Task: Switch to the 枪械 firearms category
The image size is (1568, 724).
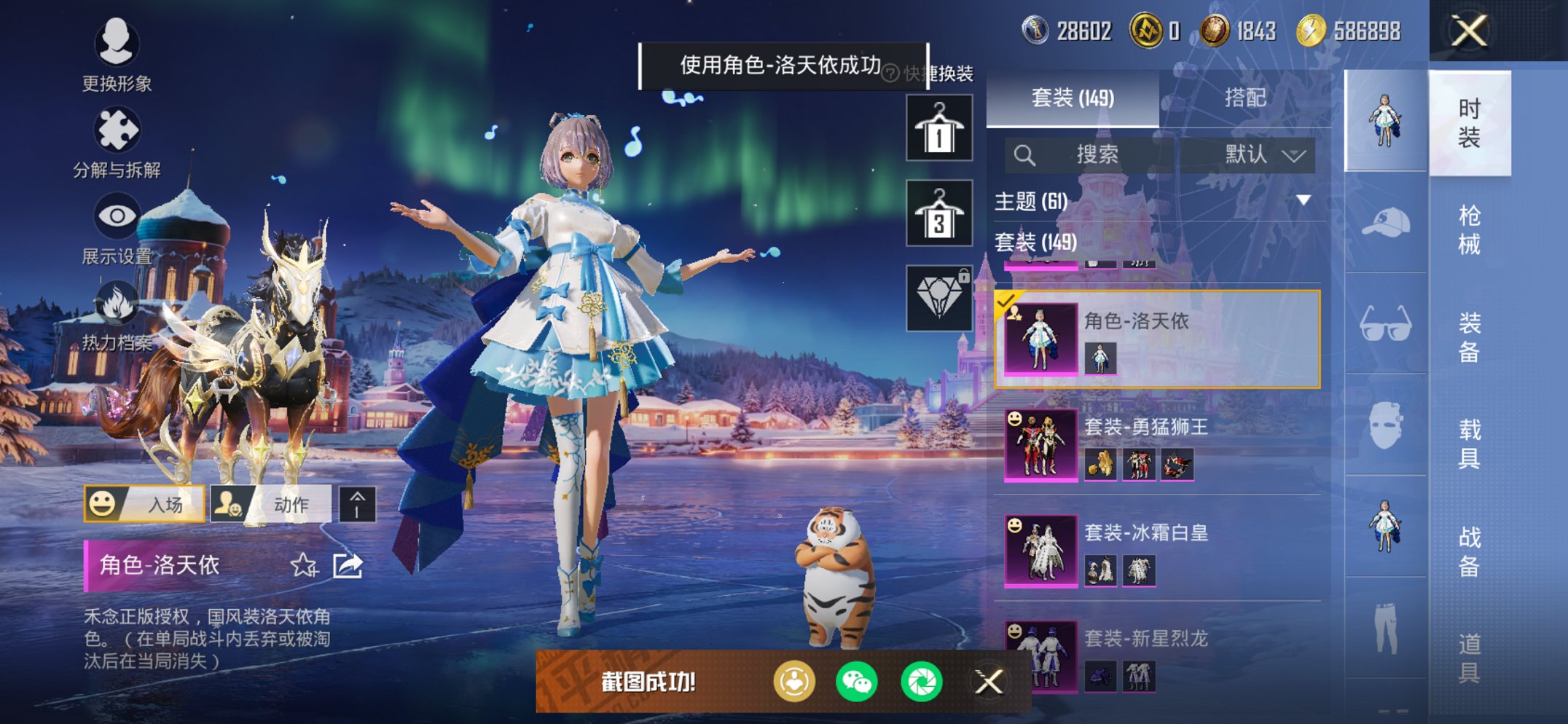Action: pos(1469,229)
